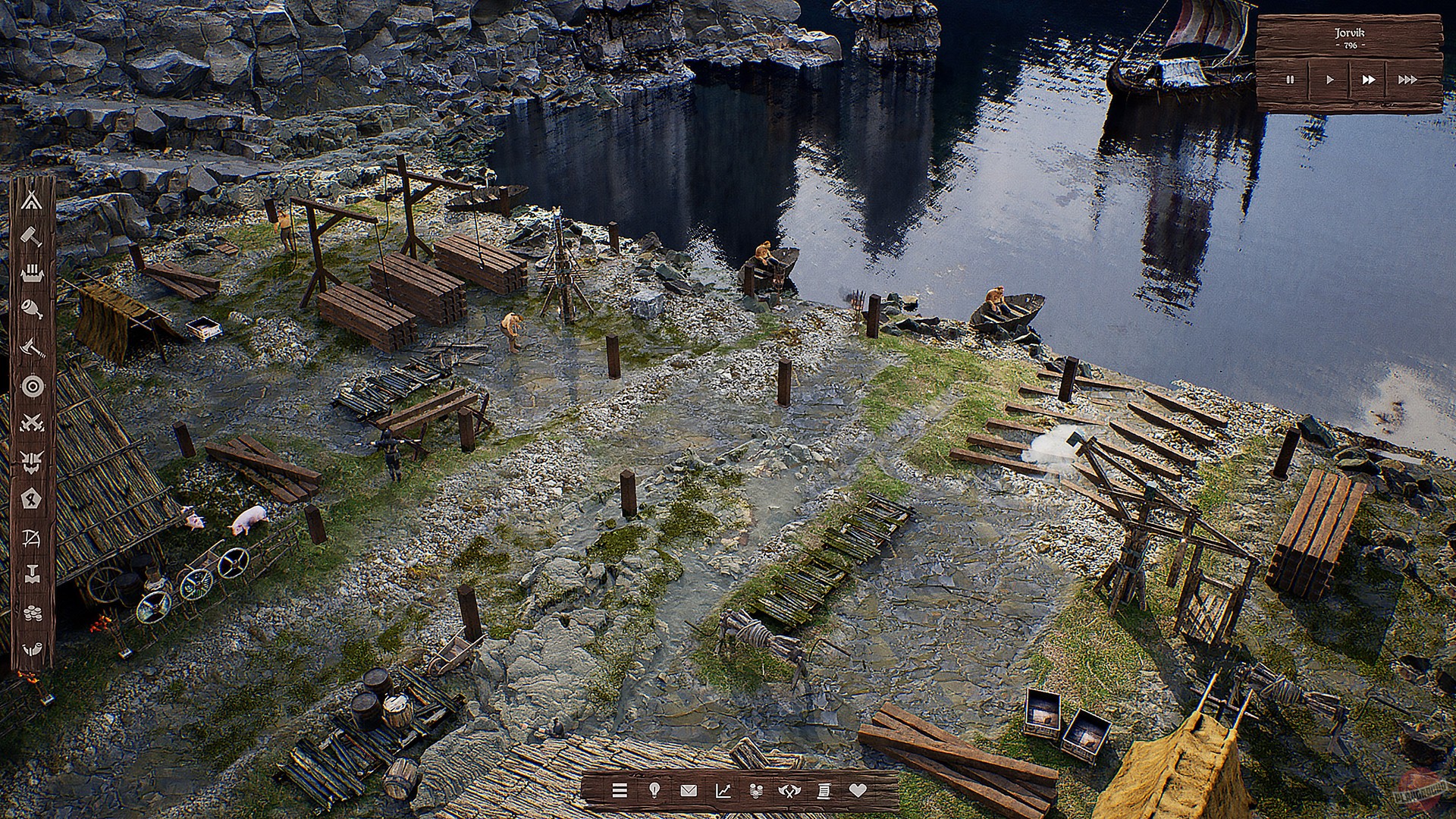The height and width of the screenshot is (819, 1456).
Task: Set the triple-arrow fastest game speed
Action: point(1407,78)
